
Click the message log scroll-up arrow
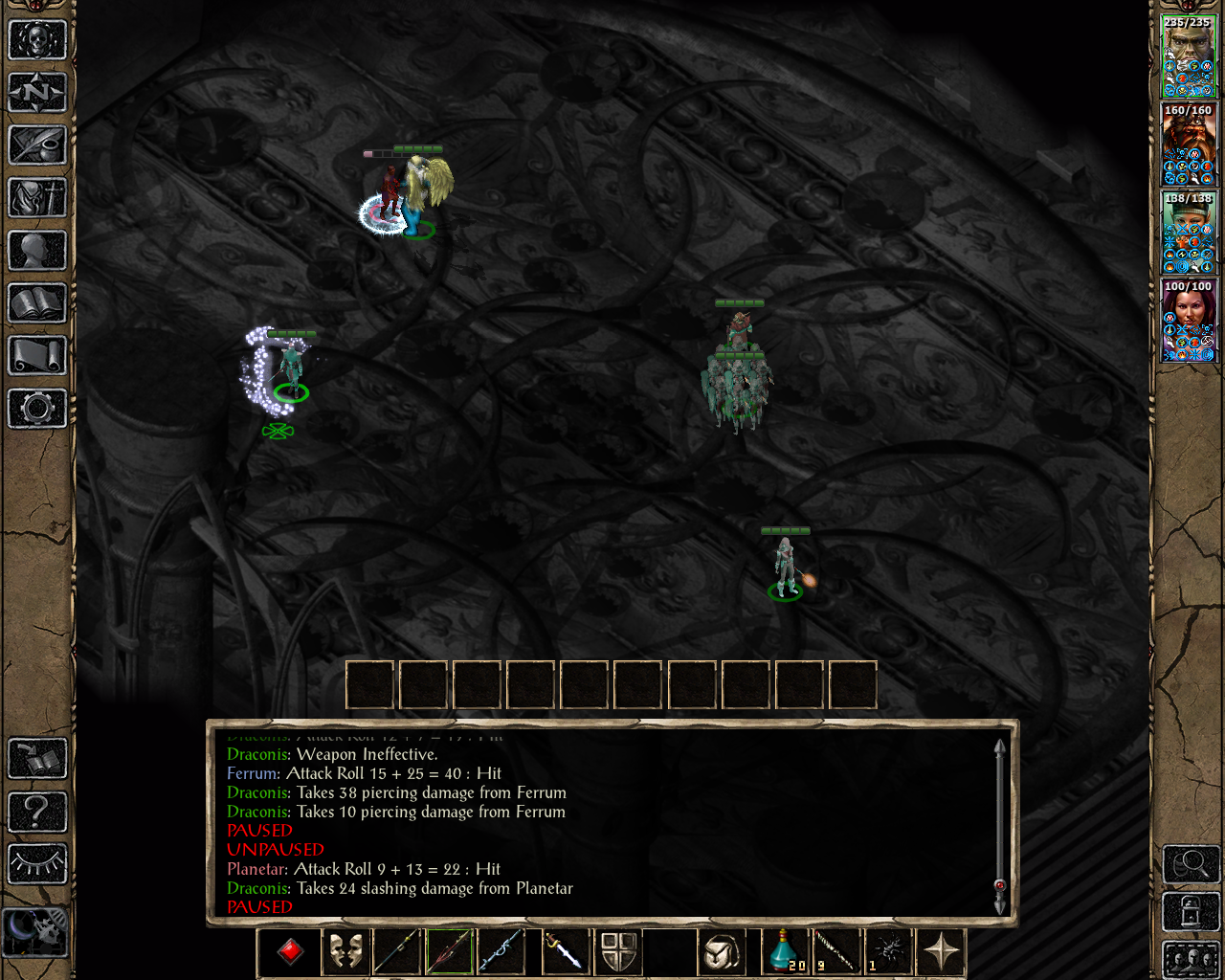click(x=998, y=745)
